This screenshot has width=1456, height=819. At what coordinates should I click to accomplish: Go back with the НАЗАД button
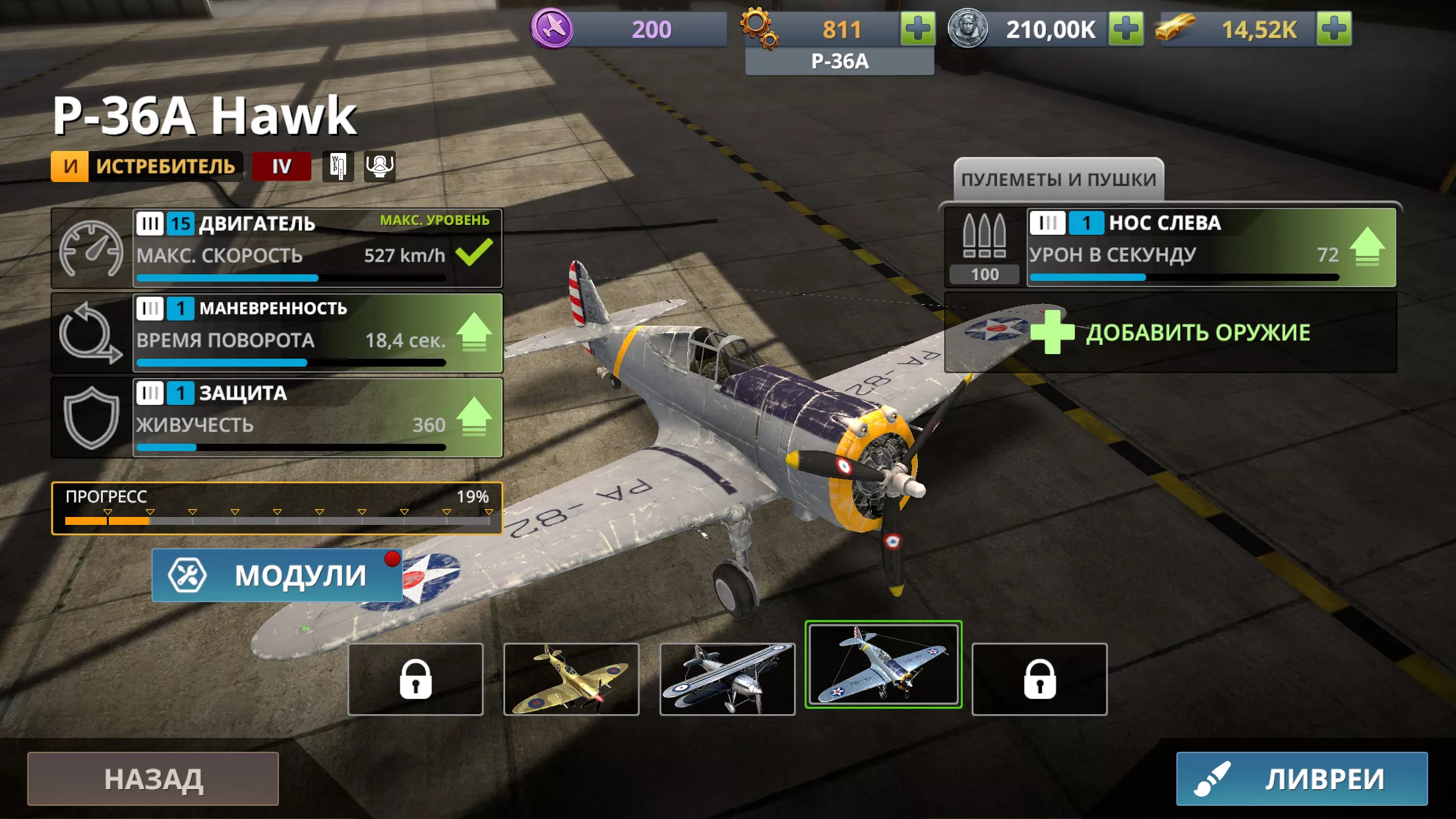pos(153,779)
